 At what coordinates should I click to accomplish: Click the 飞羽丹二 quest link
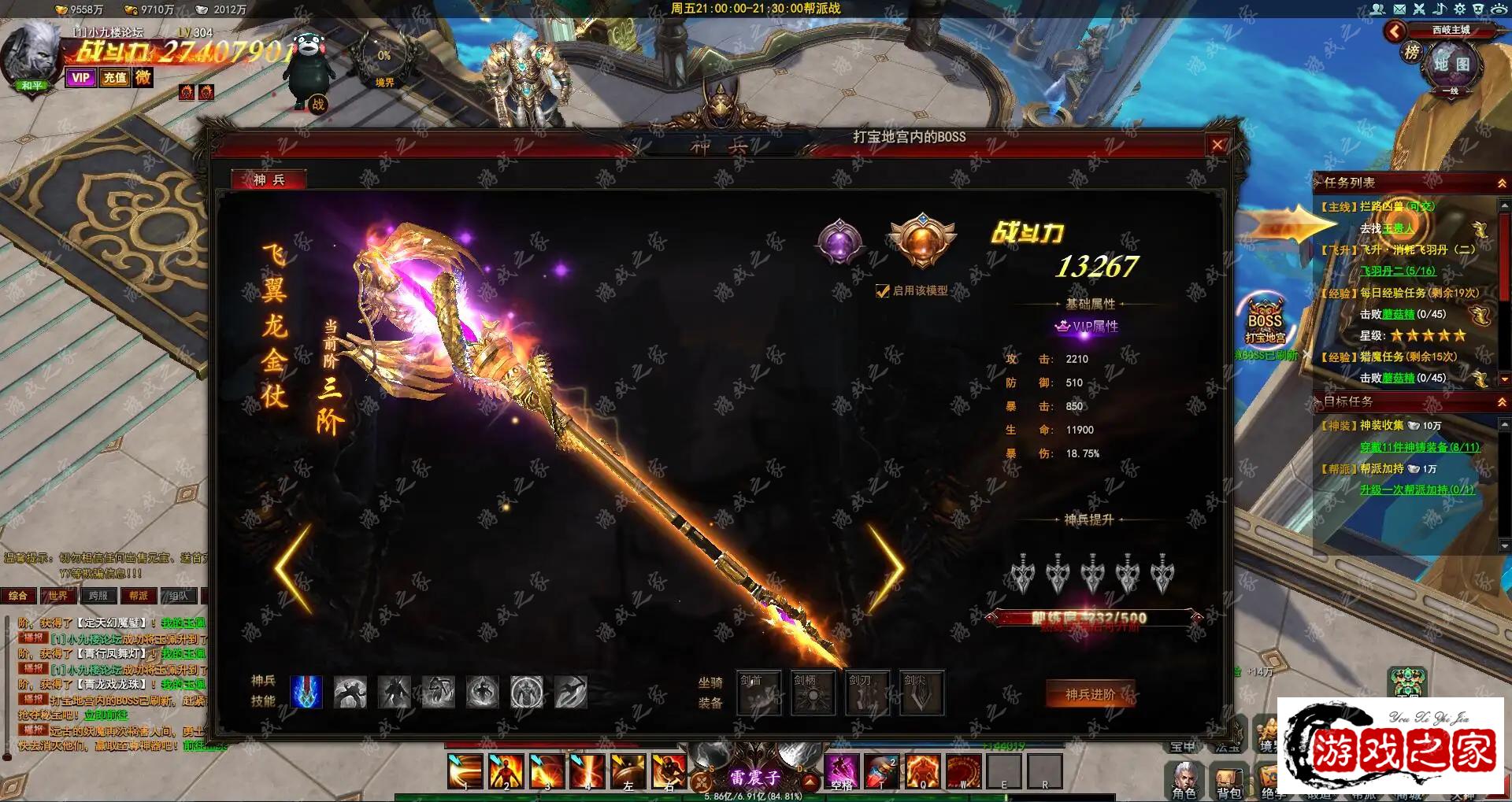1398,271
